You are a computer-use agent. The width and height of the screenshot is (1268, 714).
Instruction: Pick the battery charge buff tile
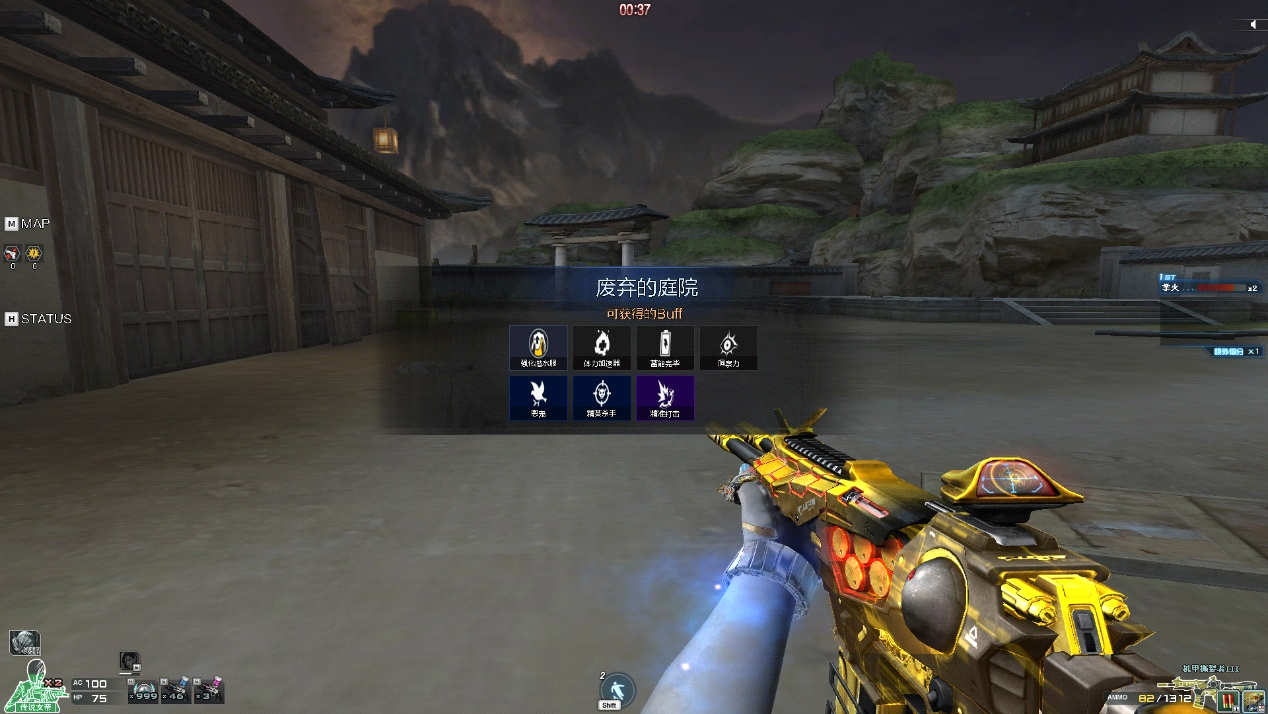pyautogui.click(x=664, y=347)
